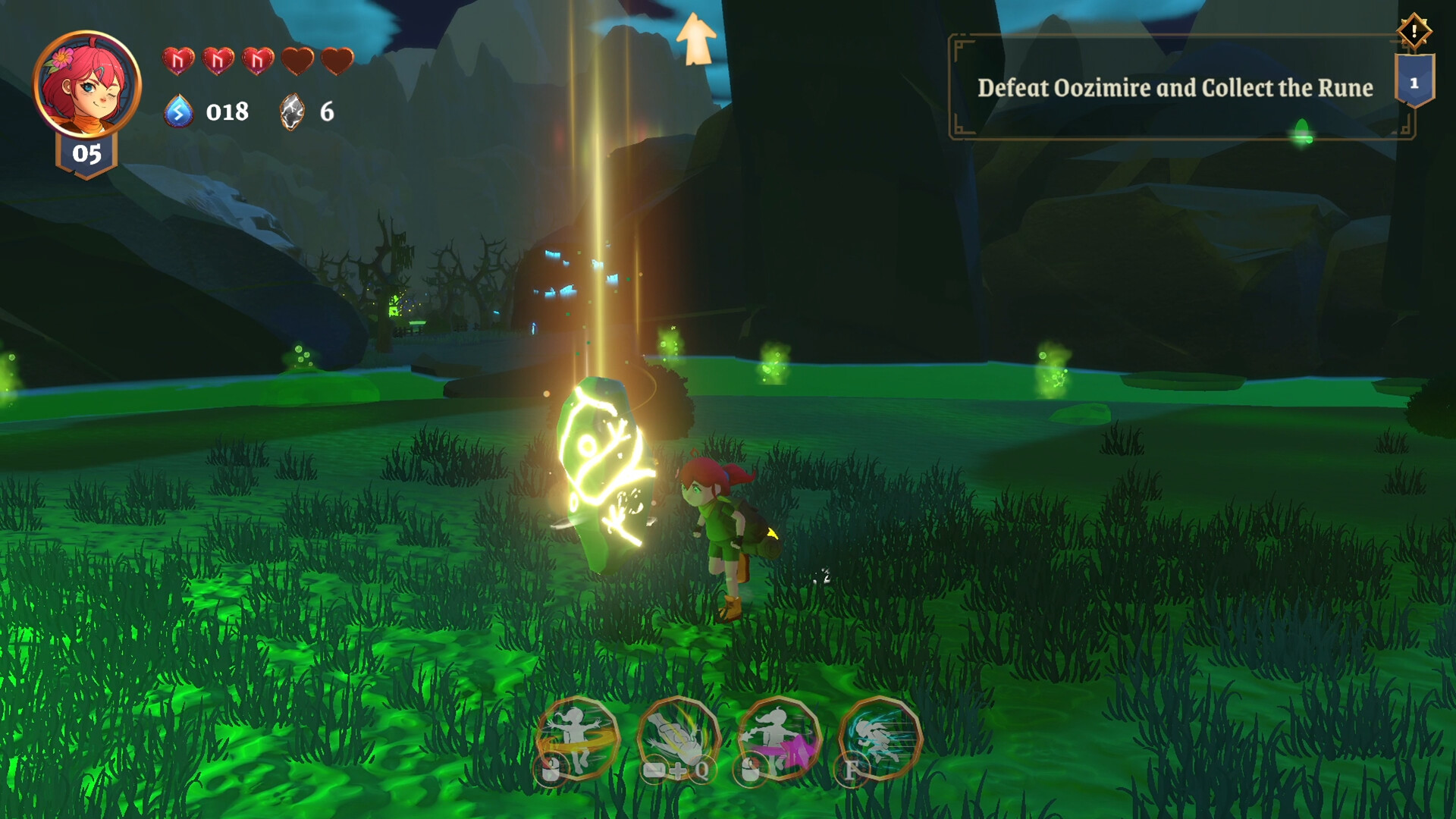This screenshot has height=819, width=1456.
Task: Click the shard resource icon showing 6
Action: click(292, 112)
